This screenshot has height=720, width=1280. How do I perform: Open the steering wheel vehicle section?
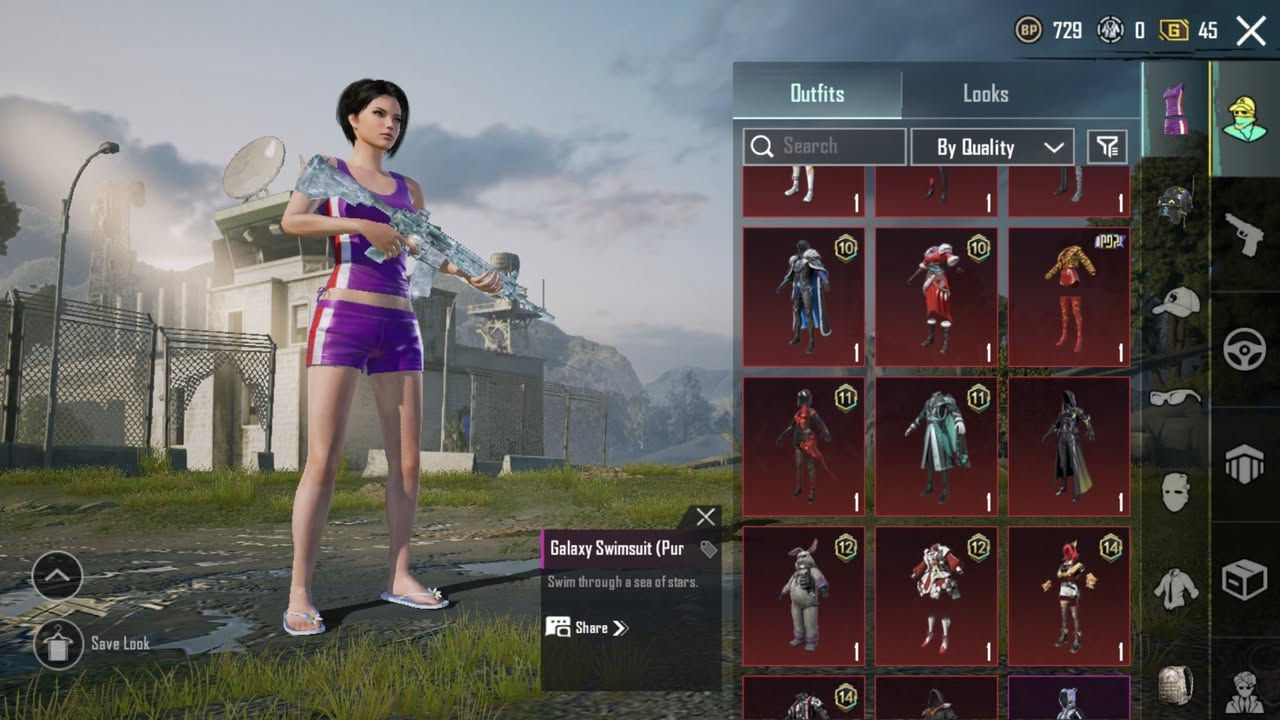click(x=1245, y=350)
